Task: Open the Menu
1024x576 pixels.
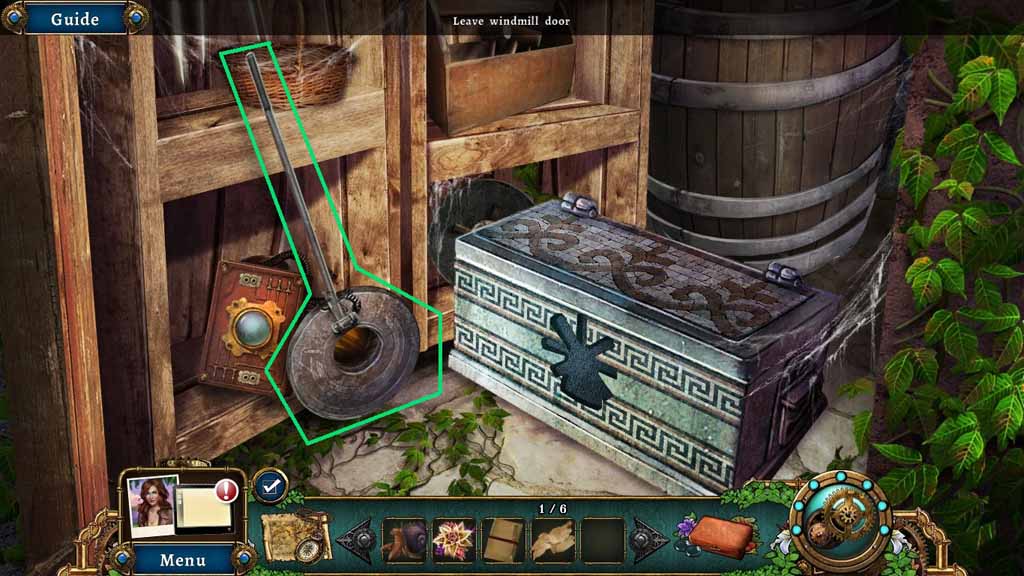Action: tap(182, 559)
